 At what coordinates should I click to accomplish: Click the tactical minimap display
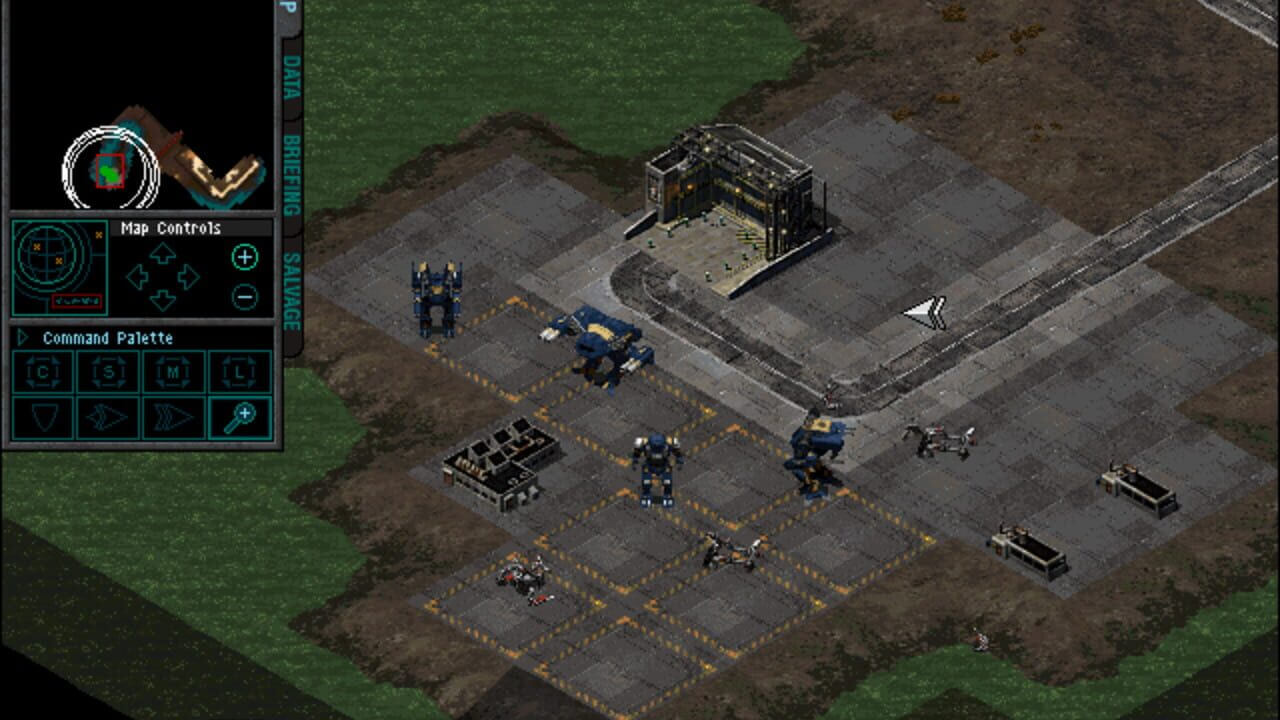point(140,105)
